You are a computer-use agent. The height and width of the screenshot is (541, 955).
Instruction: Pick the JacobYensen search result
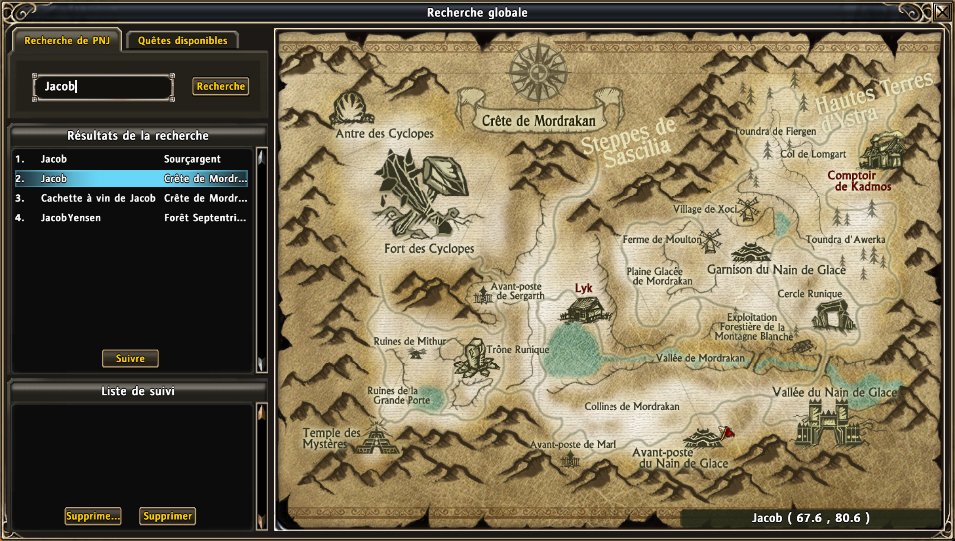[130, 218]
